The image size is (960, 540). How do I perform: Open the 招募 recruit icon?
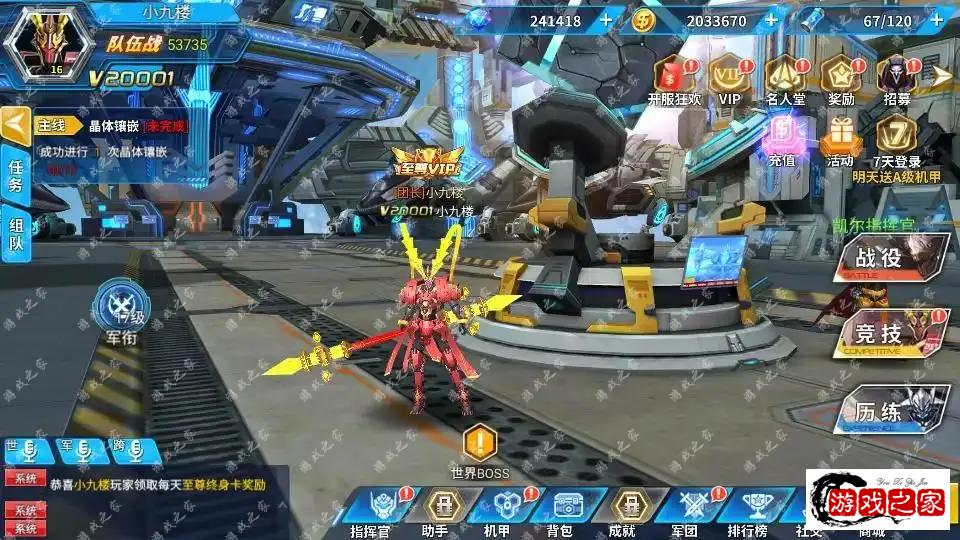pos(897,75)
